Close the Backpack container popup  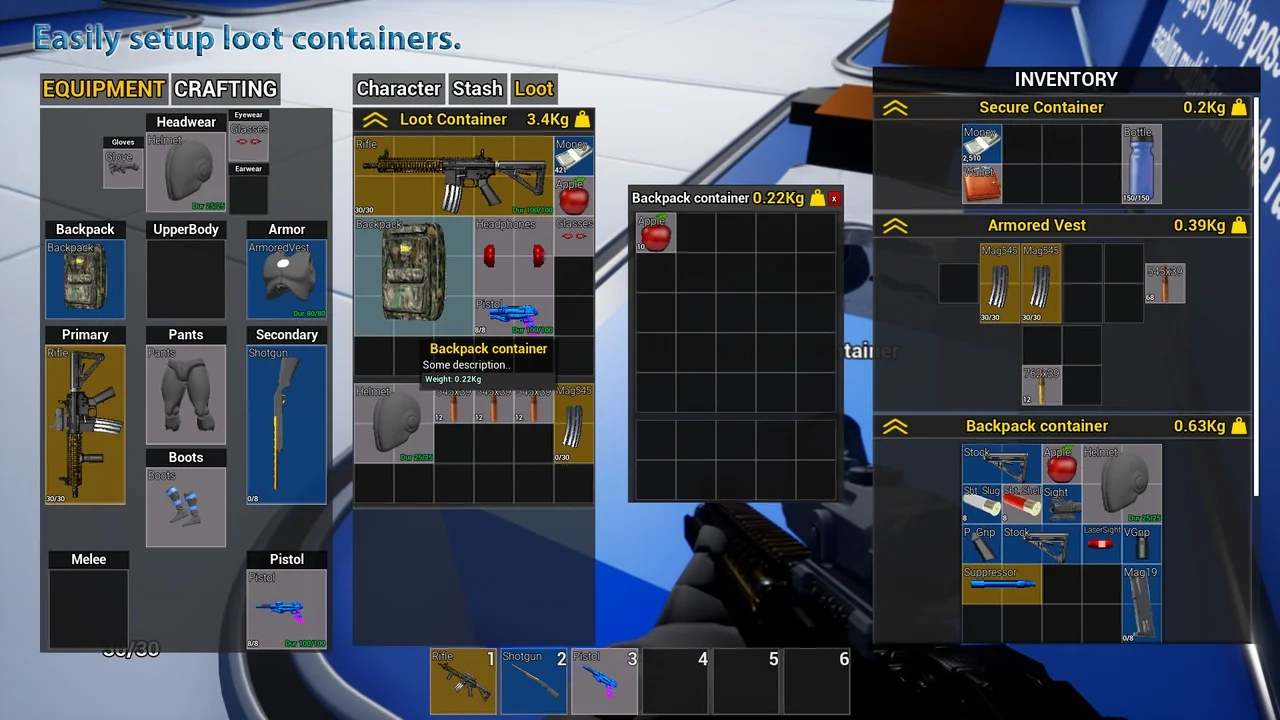point(834,198)
